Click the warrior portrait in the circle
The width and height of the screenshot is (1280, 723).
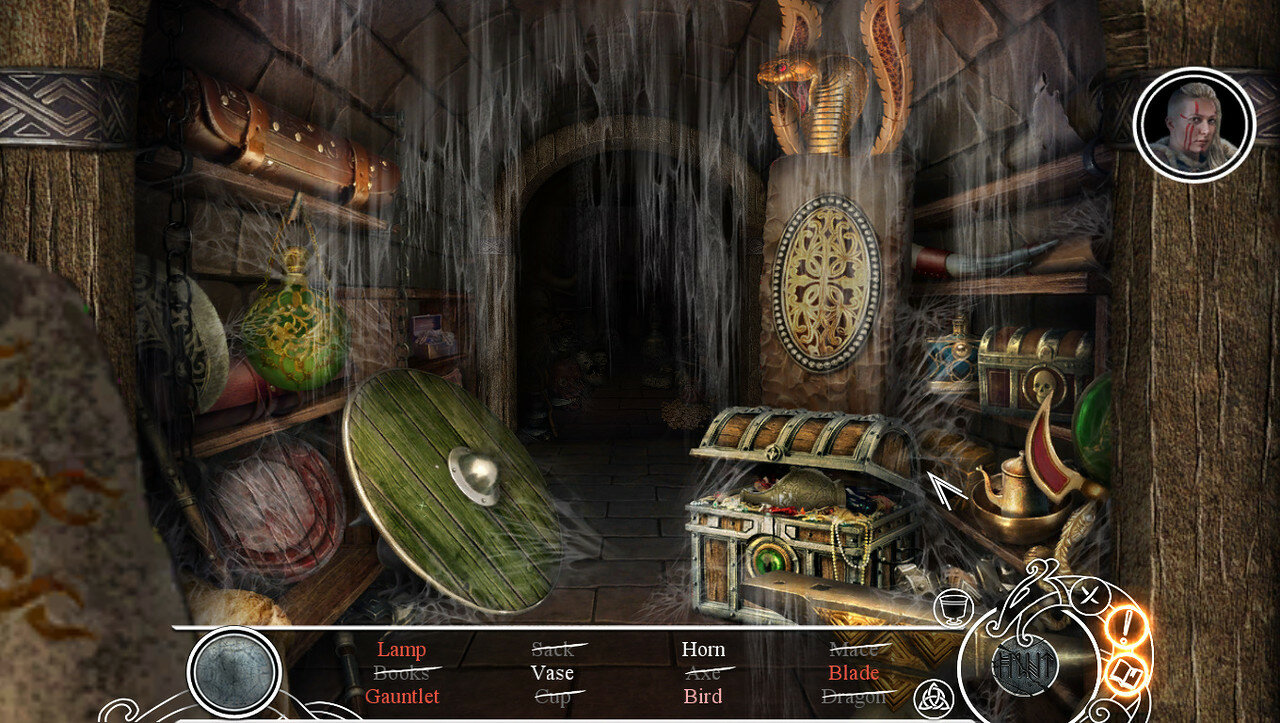coord(1194,125)
